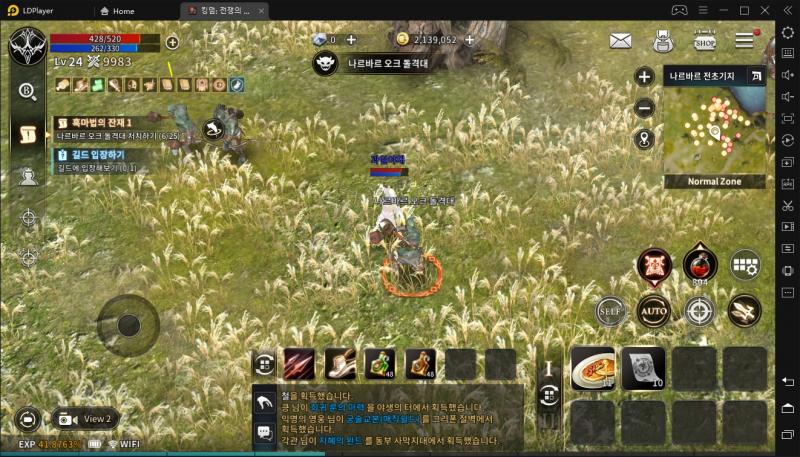Open the SHOP button

tap(704, 41)
